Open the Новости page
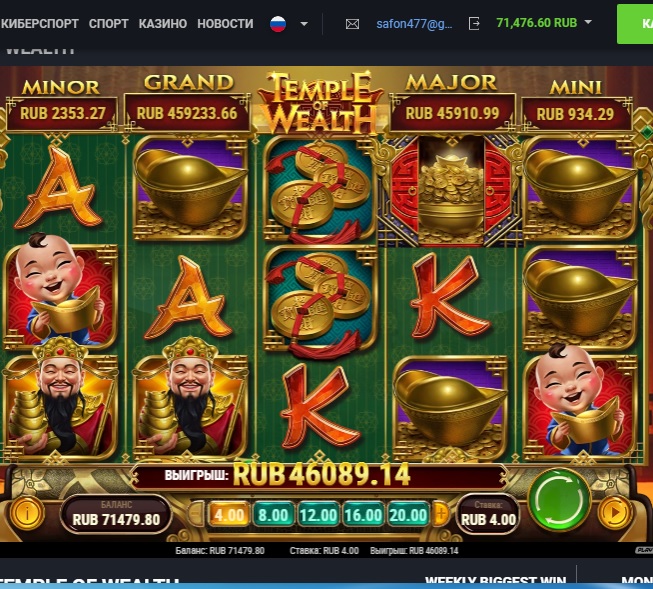Screen dimensions: 653x589 [224, 23]
